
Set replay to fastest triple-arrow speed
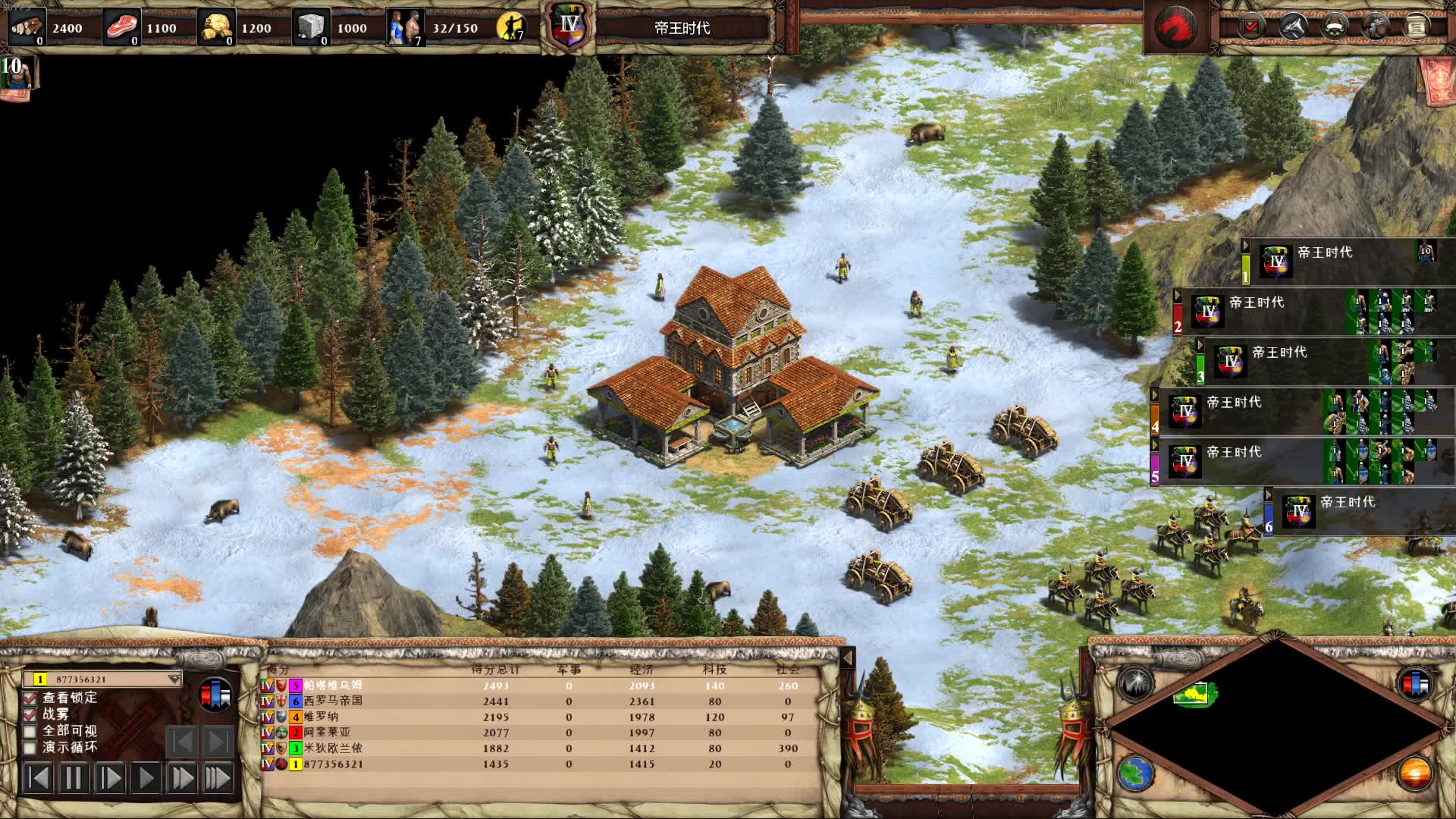pyautogui.click(x=218, y=778)
